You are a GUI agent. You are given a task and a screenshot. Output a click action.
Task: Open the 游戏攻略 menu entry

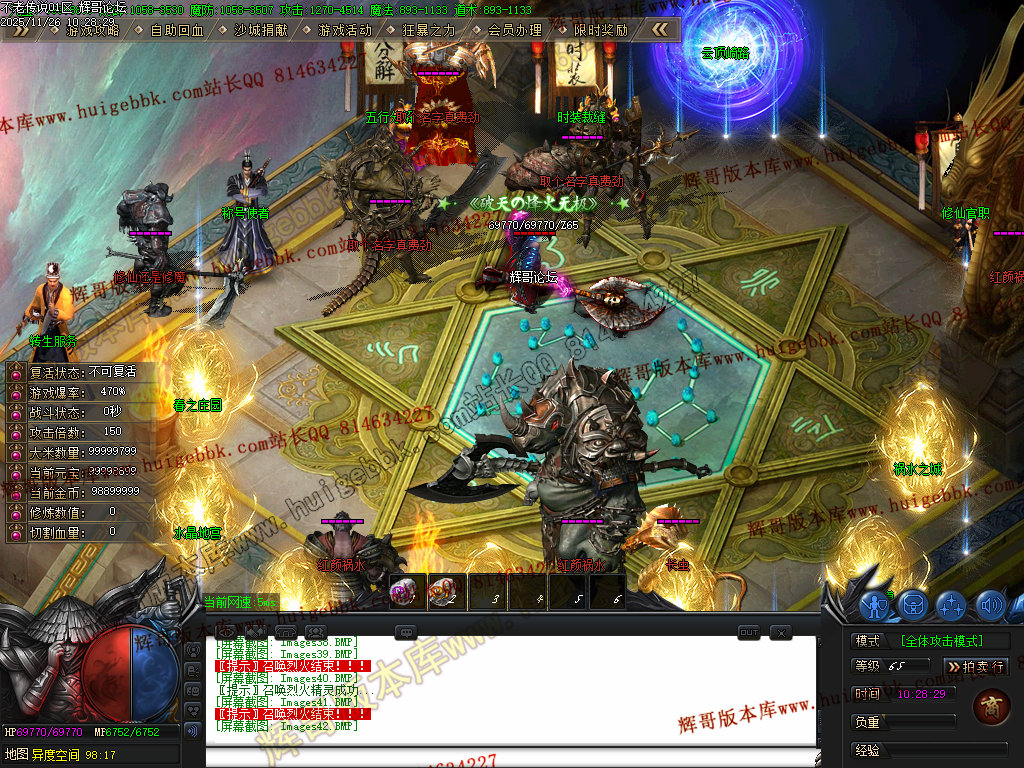(92, 30)
